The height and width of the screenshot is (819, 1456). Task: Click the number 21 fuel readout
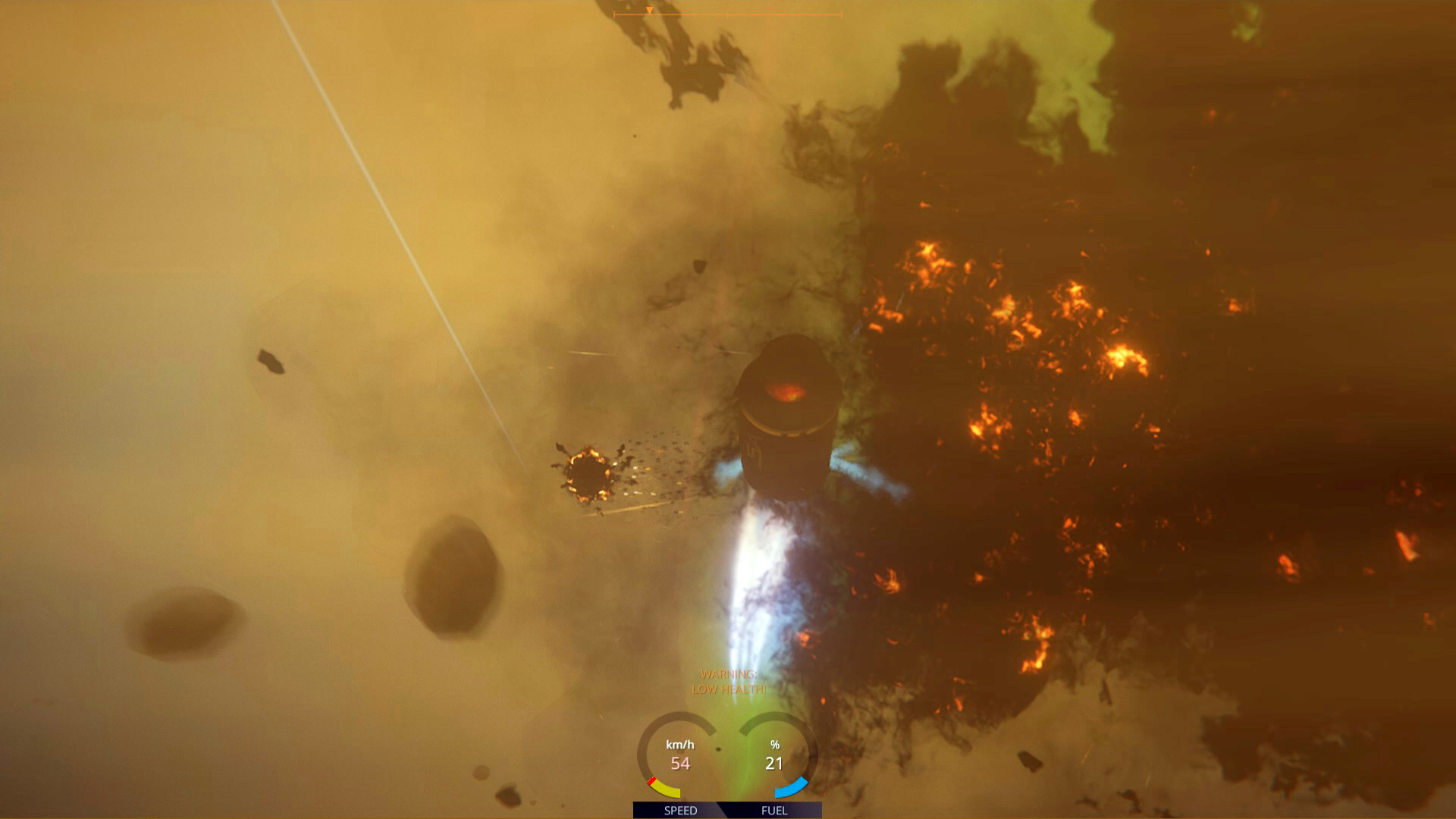click(x=773, y=763)
